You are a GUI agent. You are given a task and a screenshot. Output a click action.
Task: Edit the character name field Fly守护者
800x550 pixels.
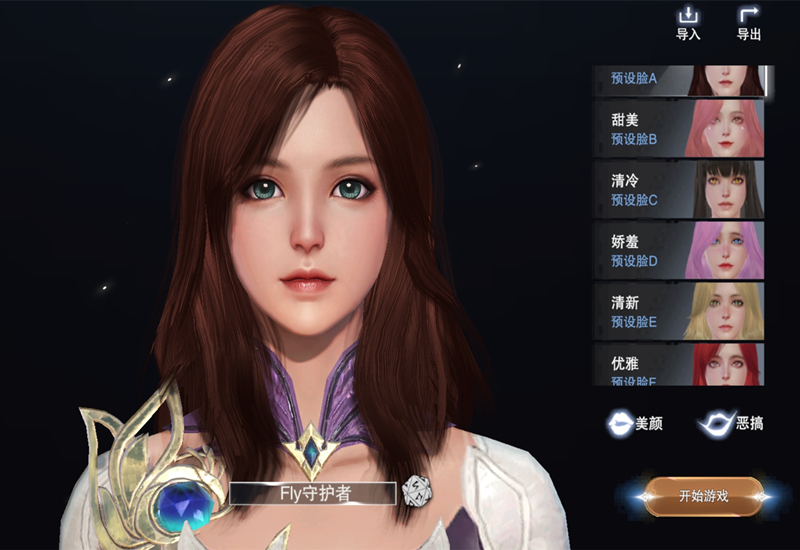click(312, 492)
